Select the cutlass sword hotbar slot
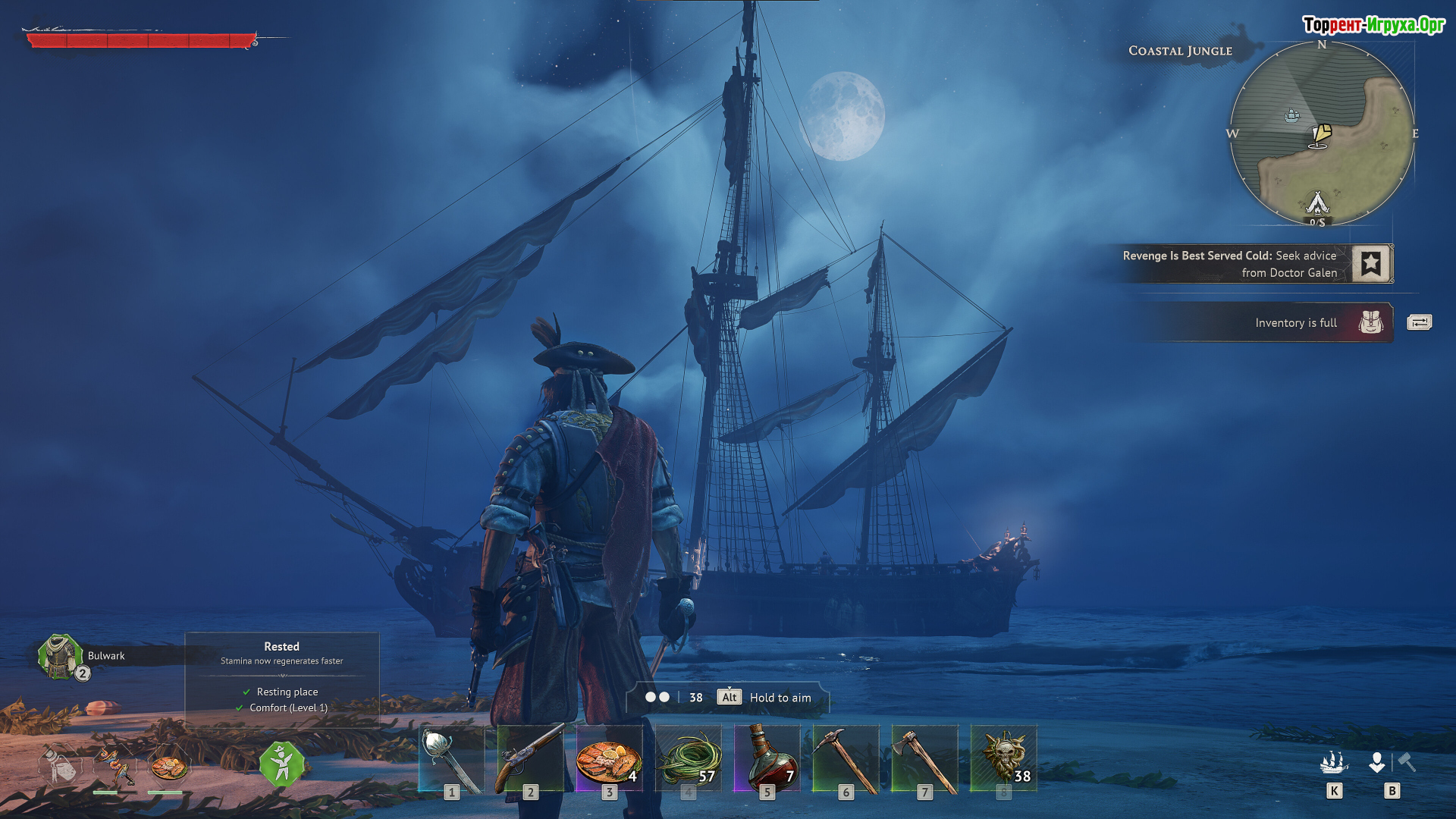 (x=451, y=758)
